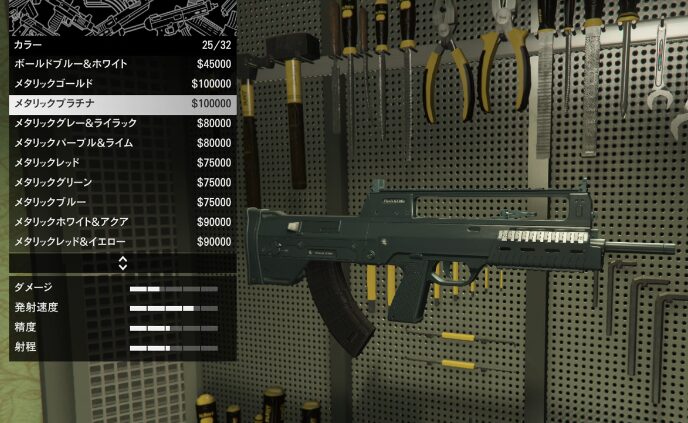
Task: Choose メタリックレッド&イエロー option
Action: tap(120, 242)
